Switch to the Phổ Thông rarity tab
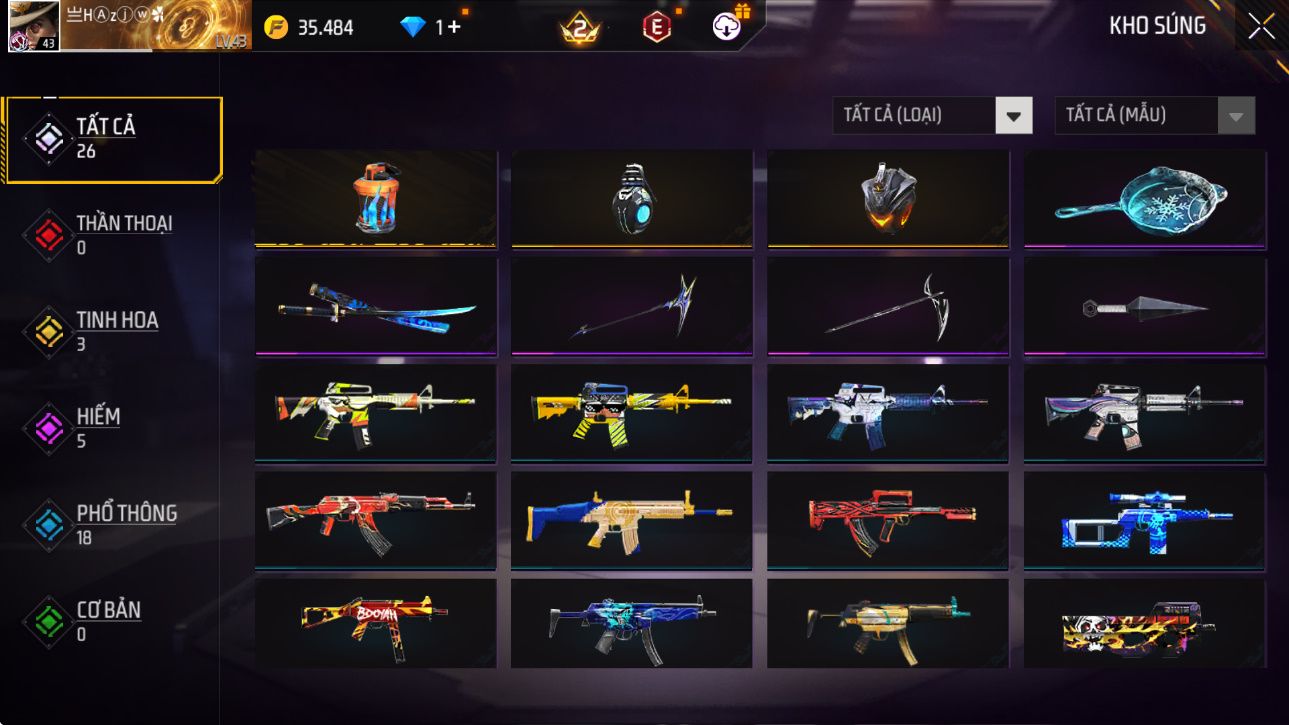1289x725 pixels. click(x=112, y=524)
